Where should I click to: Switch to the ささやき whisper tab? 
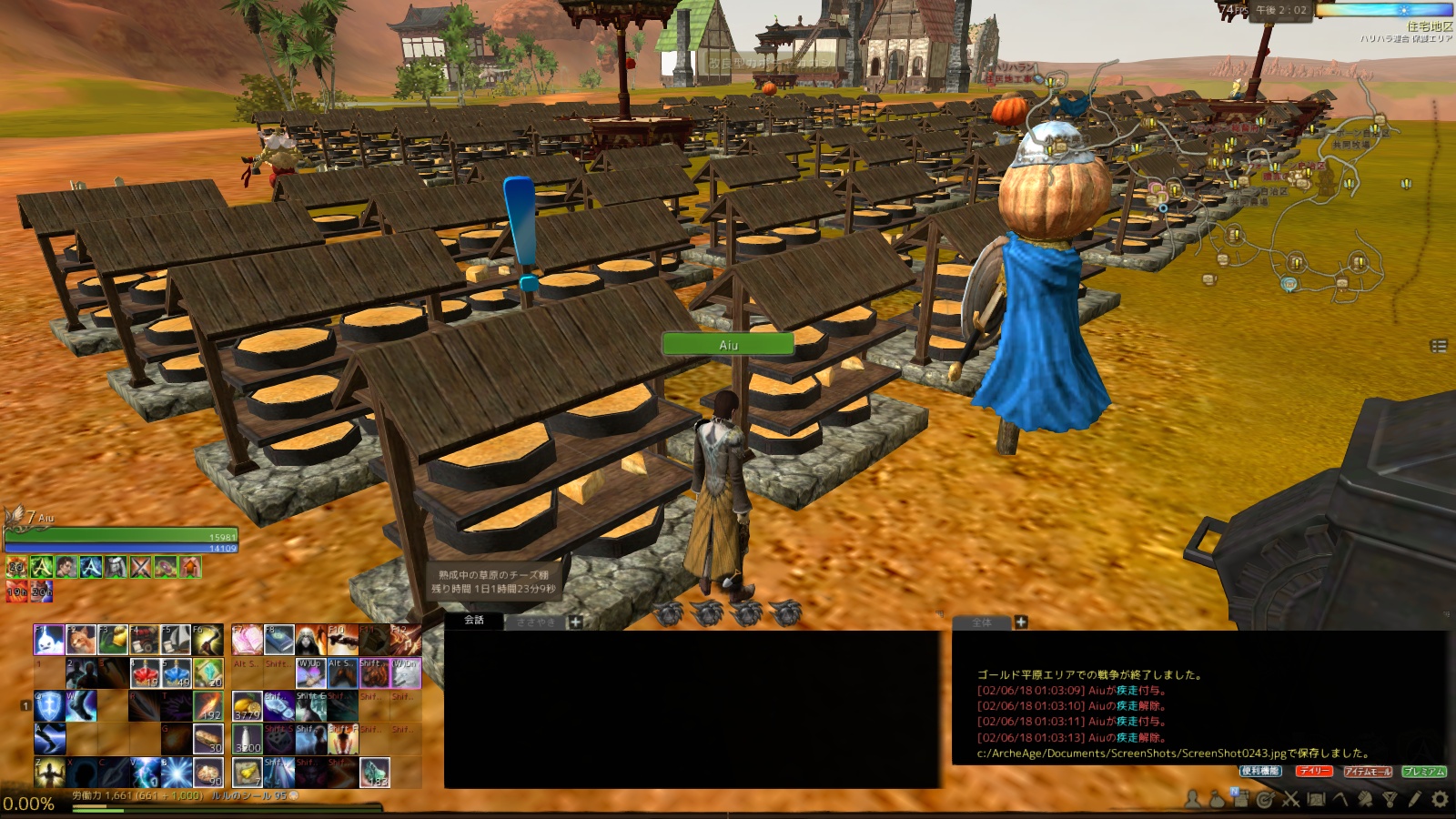(534, 622)
